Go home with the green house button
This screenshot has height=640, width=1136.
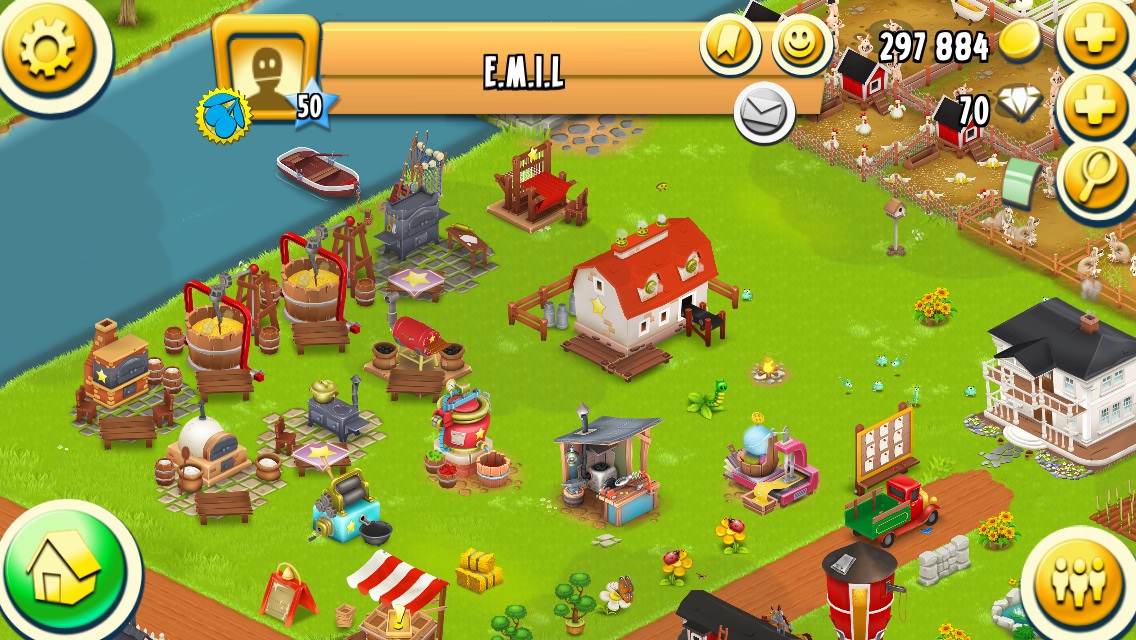(65, 572)
